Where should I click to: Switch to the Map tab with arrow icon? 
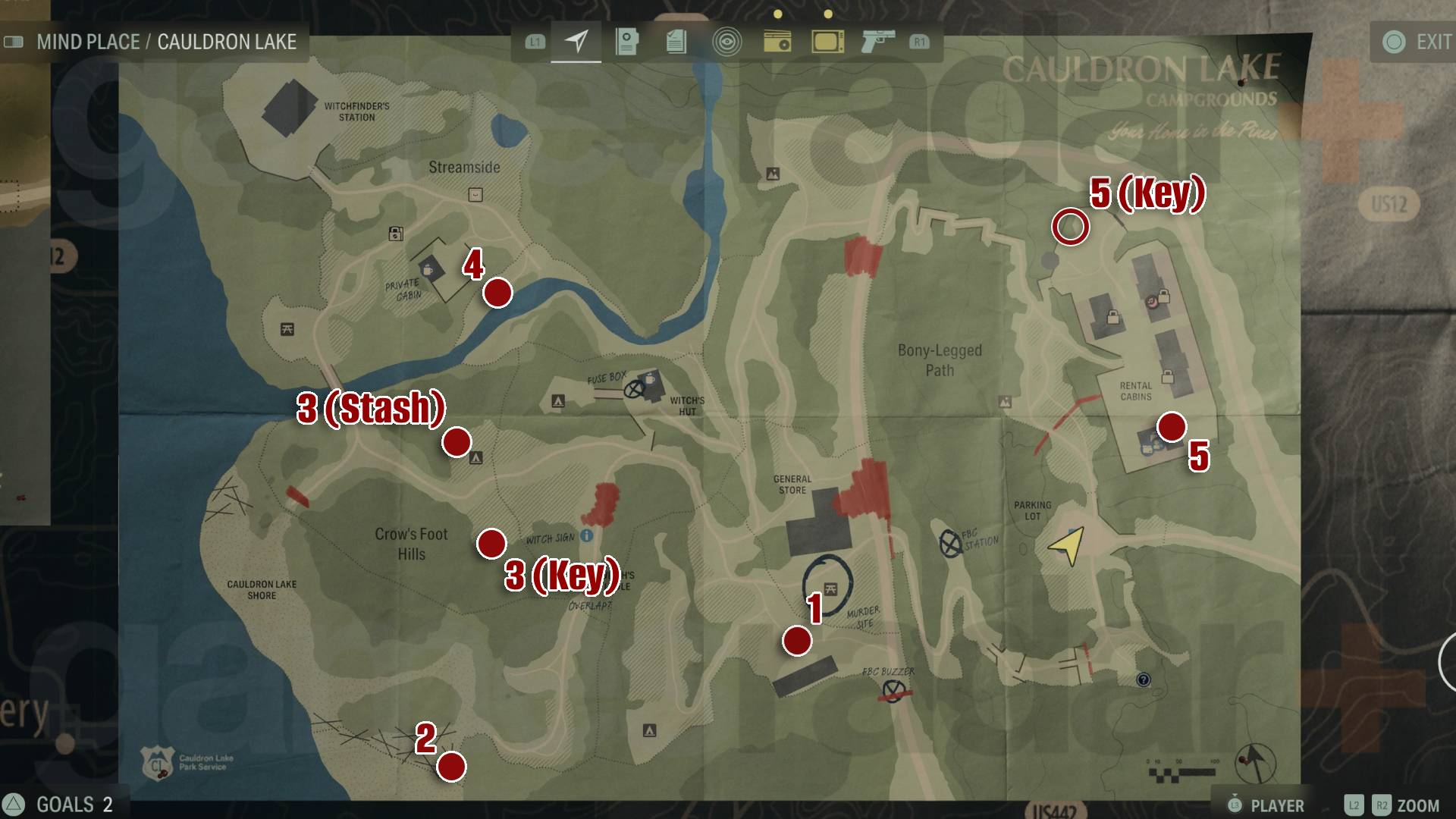point(576,41)
